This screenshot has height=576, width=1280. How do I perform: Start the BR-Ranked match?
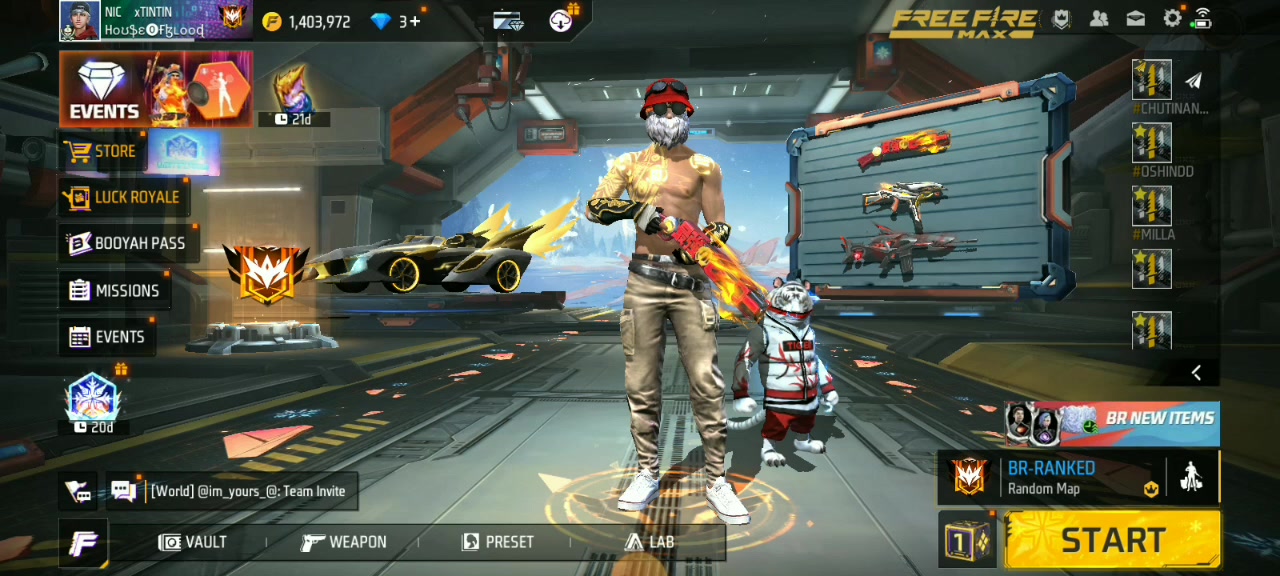(1112, 540)
